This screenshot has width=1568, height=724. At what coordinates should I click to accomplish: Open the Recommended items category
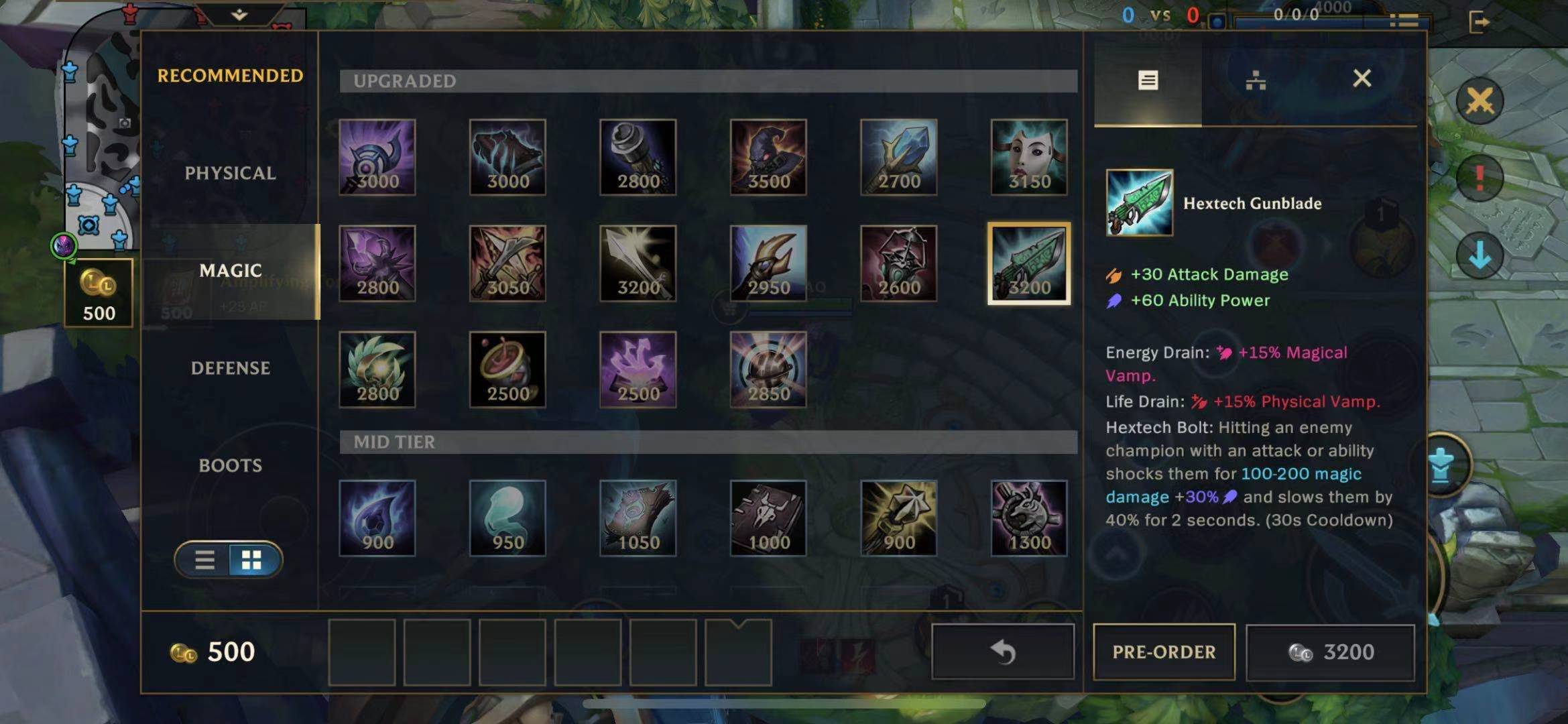230,76
